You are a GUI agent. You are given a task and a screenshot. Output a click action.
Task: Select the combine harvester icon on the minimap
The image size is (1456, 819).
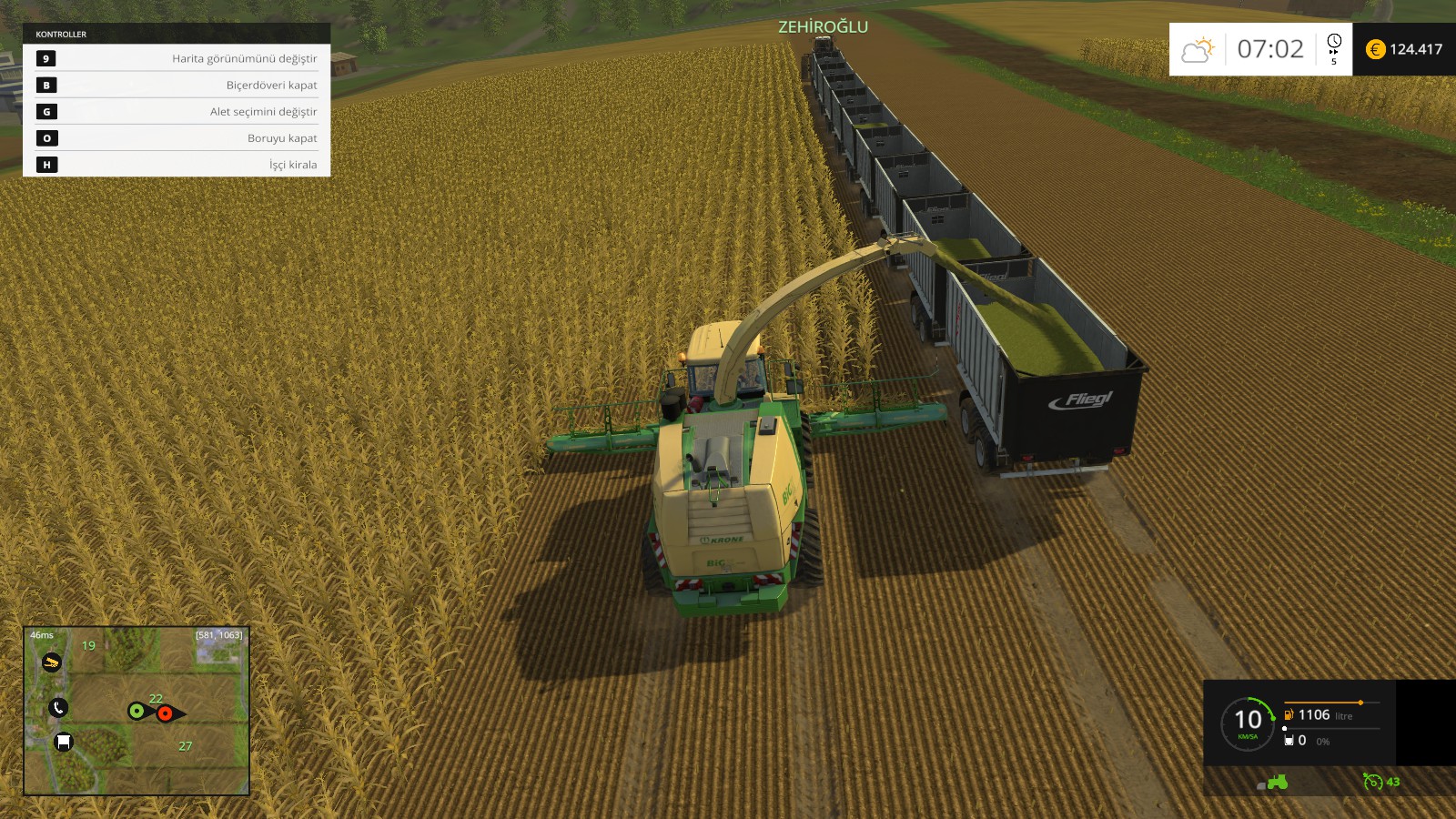[x=52, y=662]
